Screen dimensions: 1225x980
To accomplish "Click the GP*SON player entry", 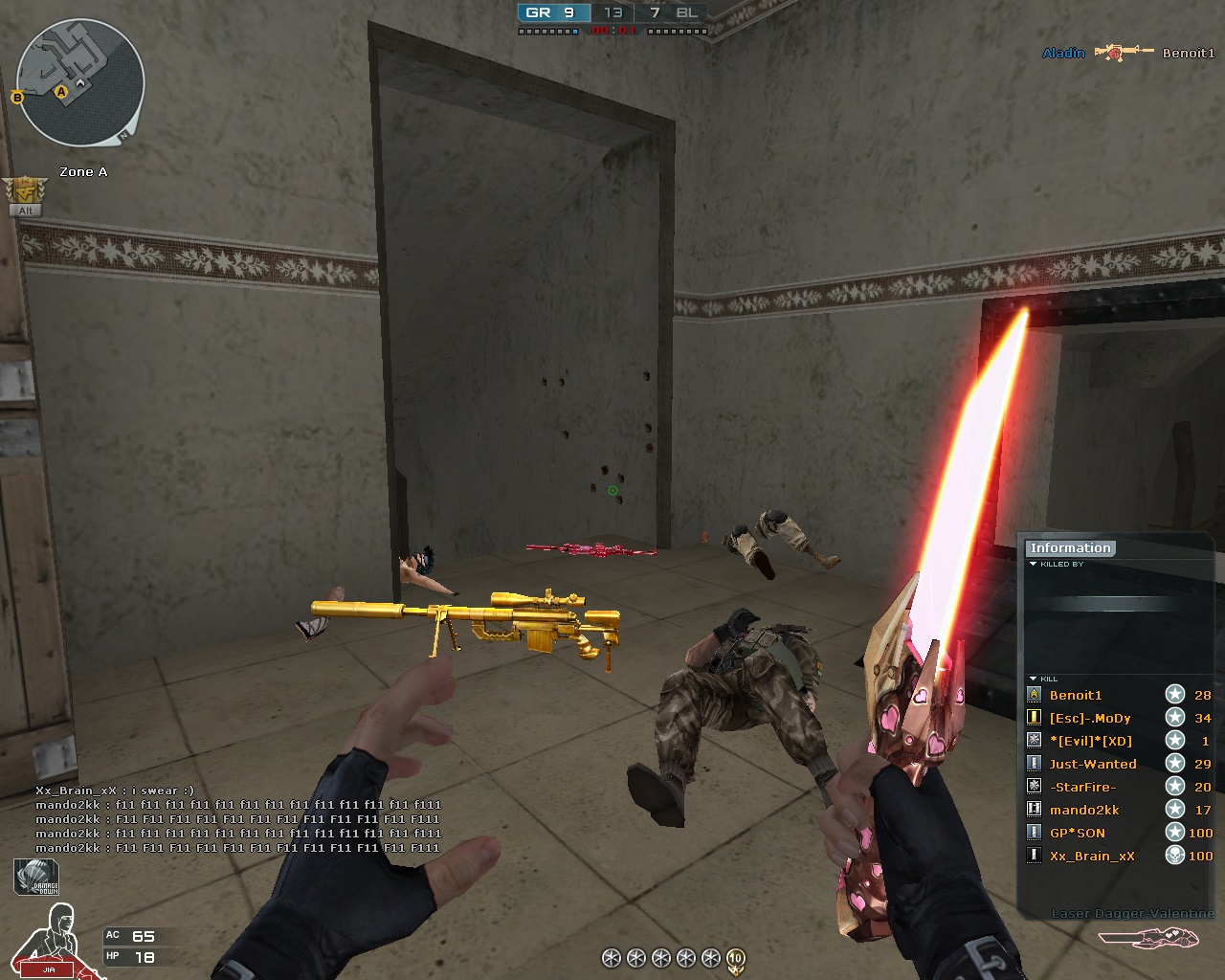I will 1078,833.
